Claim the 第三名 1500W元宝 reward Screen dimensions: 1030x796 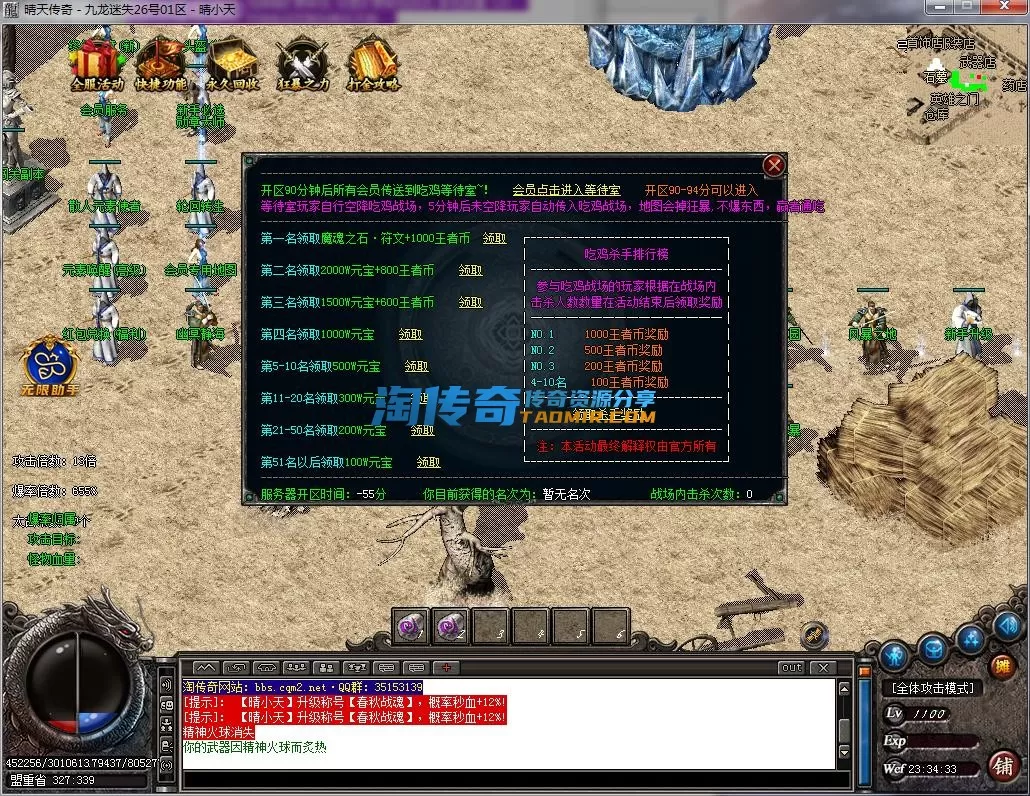[470, 302]
